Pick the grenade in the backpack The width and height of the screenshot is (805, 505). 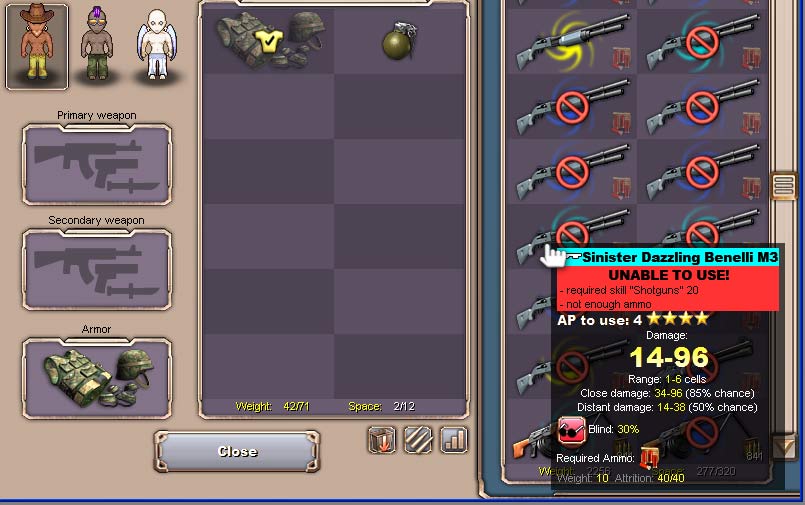click(399, 42)
